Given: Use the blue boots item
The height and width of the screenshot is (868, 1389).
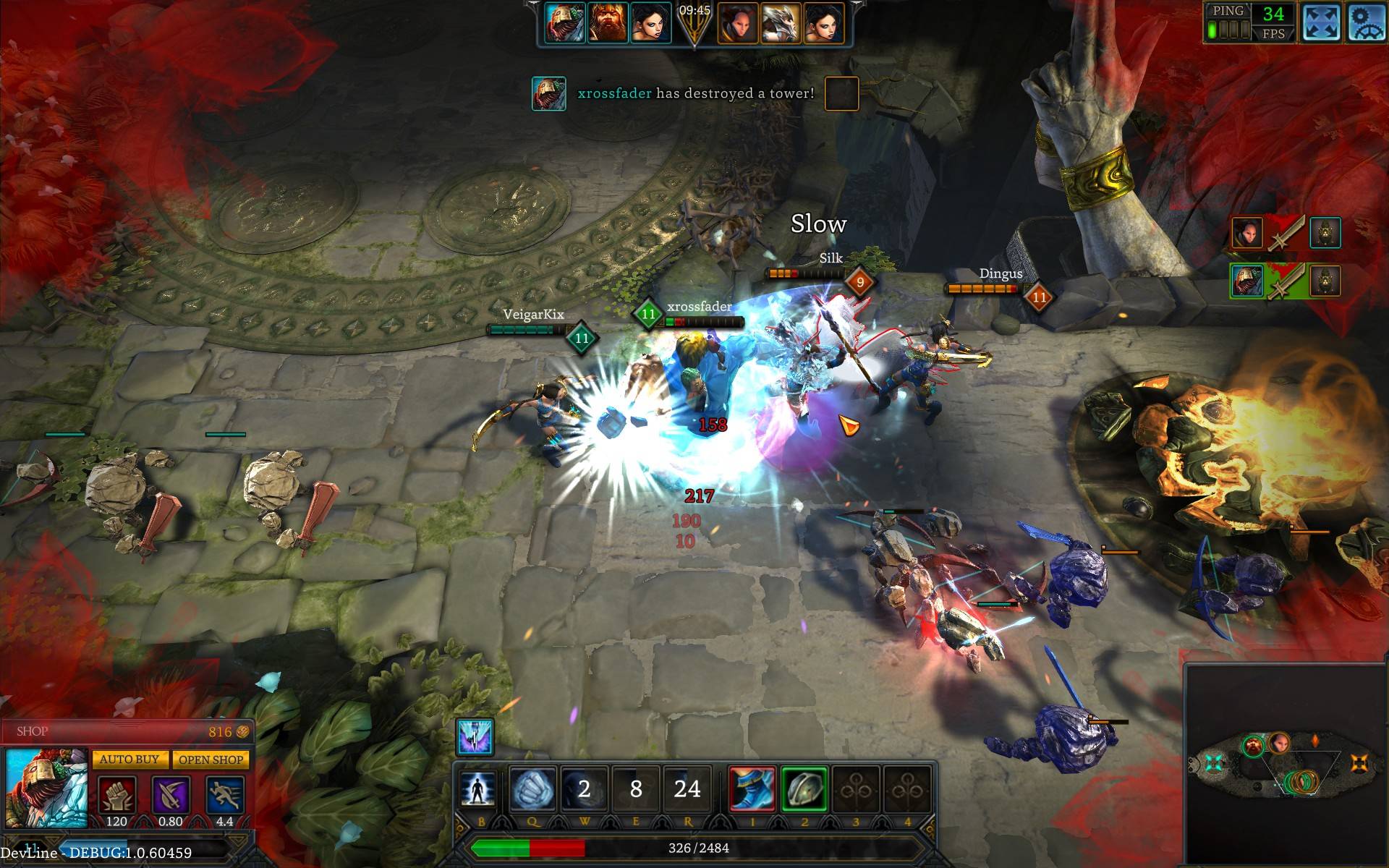Looking at the screenshot, I should 752,789.
